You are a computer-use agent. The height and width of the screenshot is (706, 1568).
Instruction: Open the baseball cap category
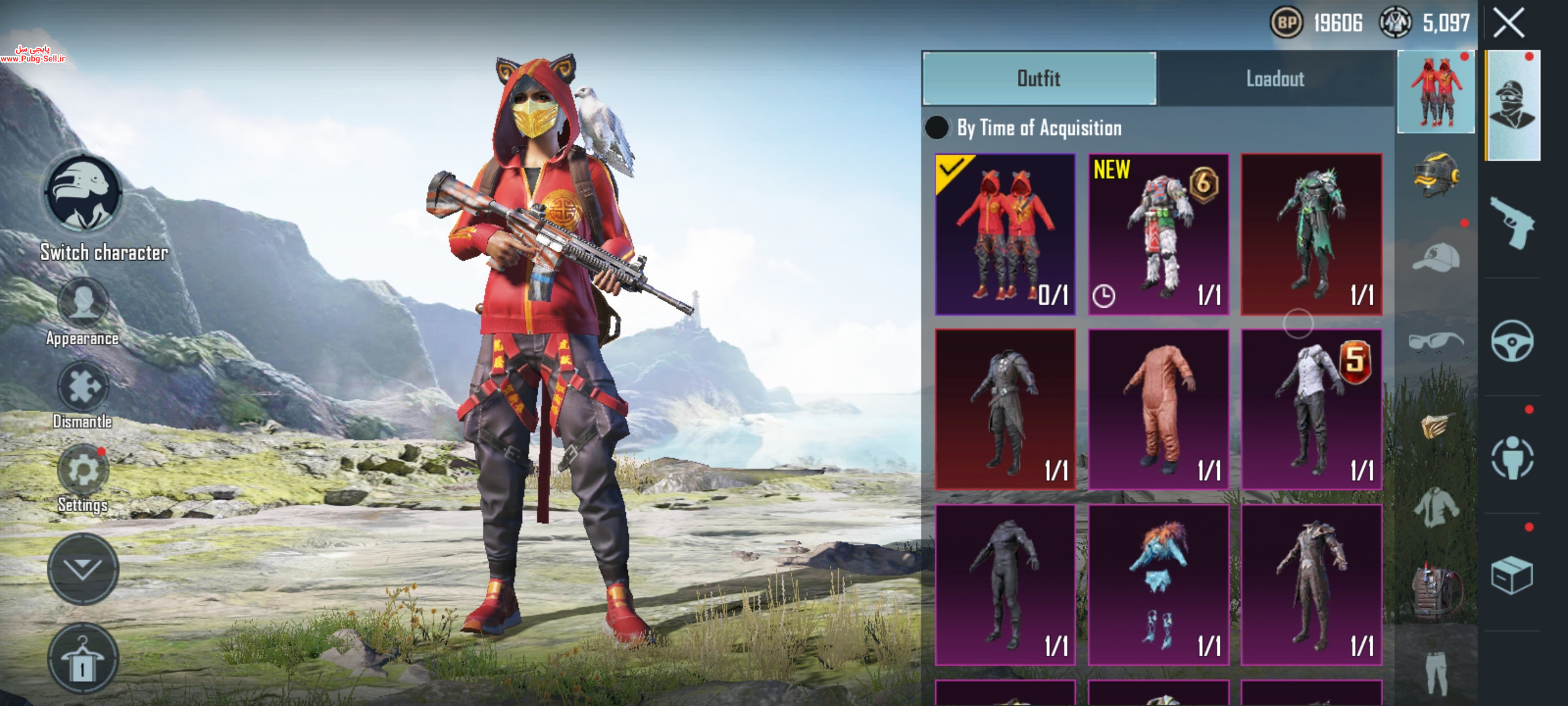coord(1436,257)
